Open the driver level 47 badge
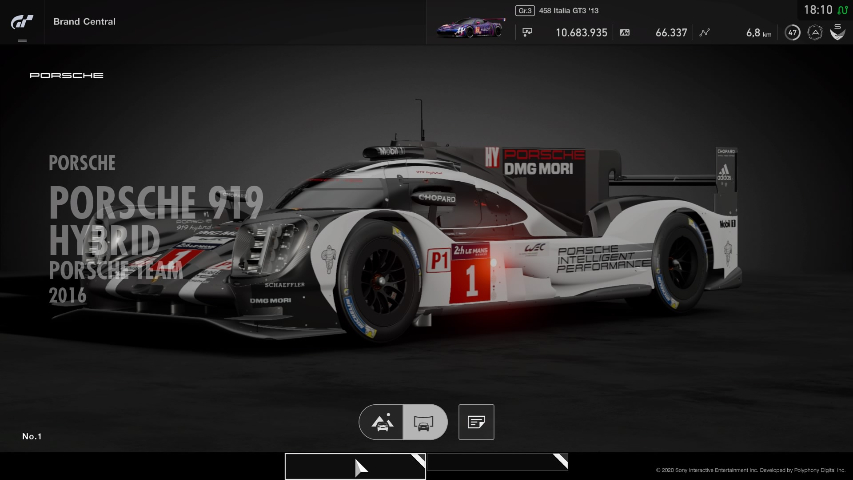 click(x=792, y=32)
